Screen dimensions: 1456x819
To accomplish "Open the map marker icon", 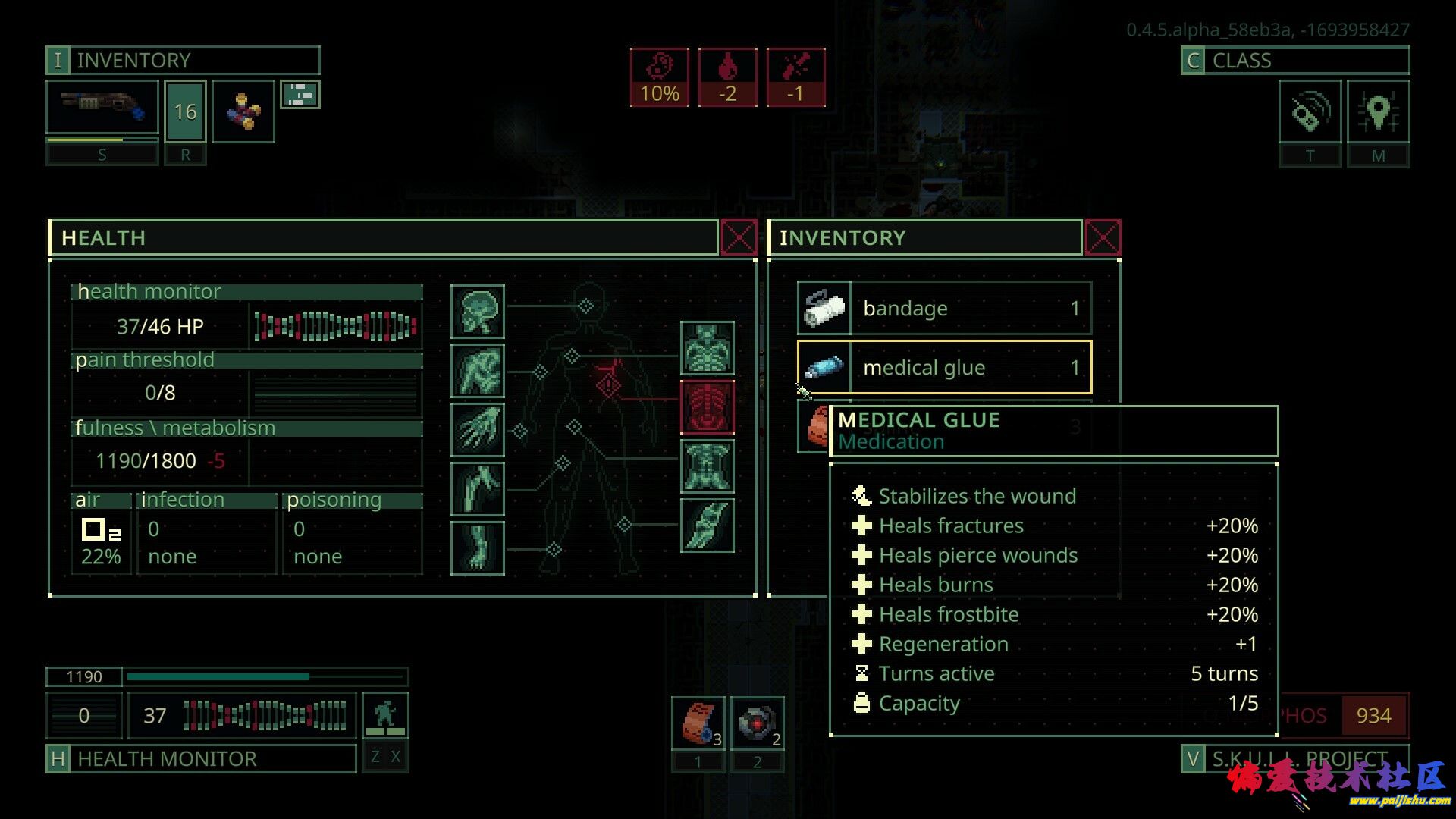I will [1378, 112].
